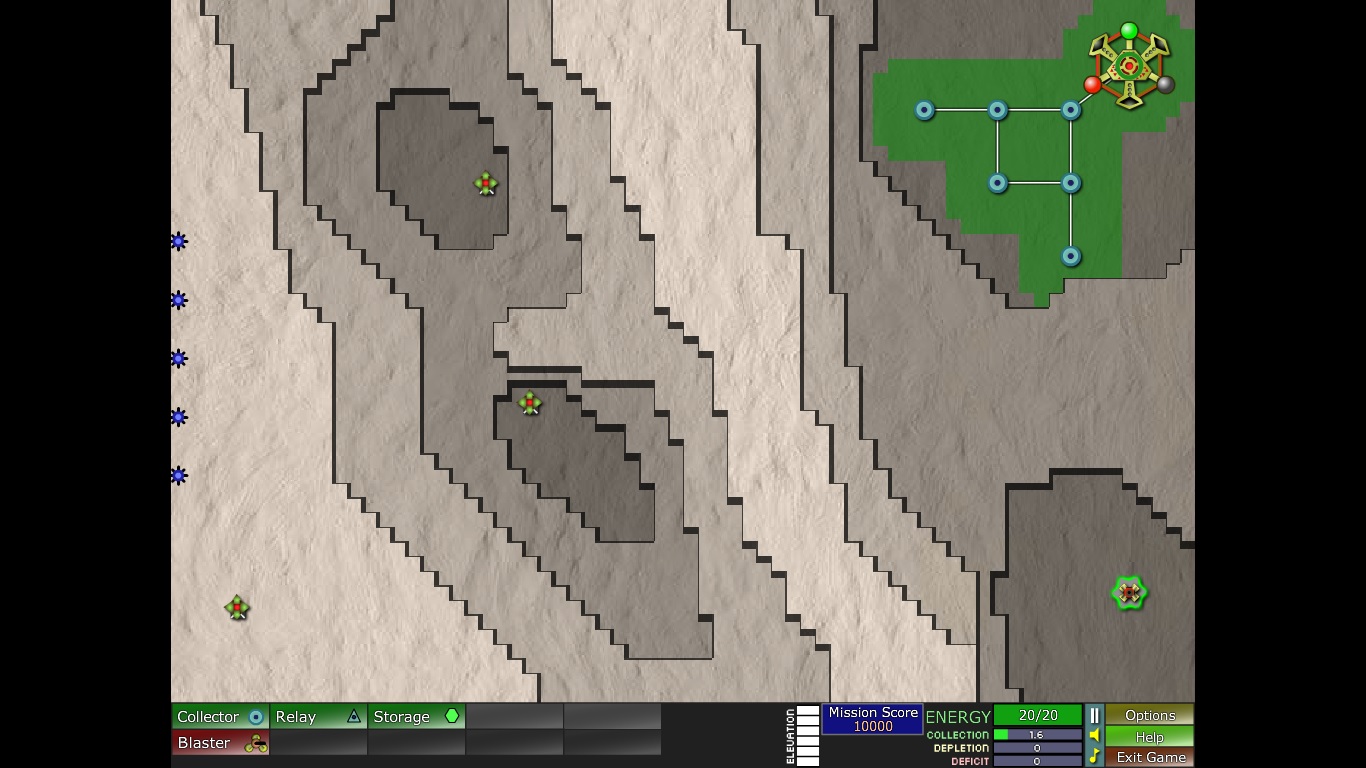Pick the Storage build button

pyautogui.click(x=416, y=716)
